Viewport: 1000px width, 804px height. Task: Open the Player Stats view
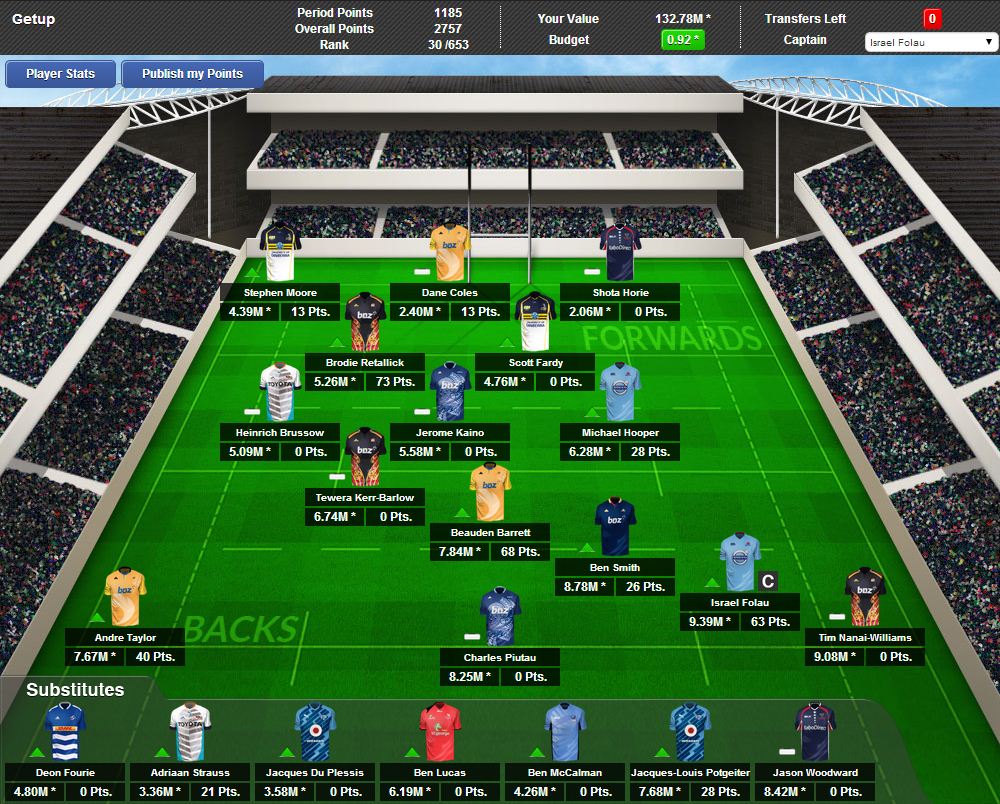click(x=61, y=74)
